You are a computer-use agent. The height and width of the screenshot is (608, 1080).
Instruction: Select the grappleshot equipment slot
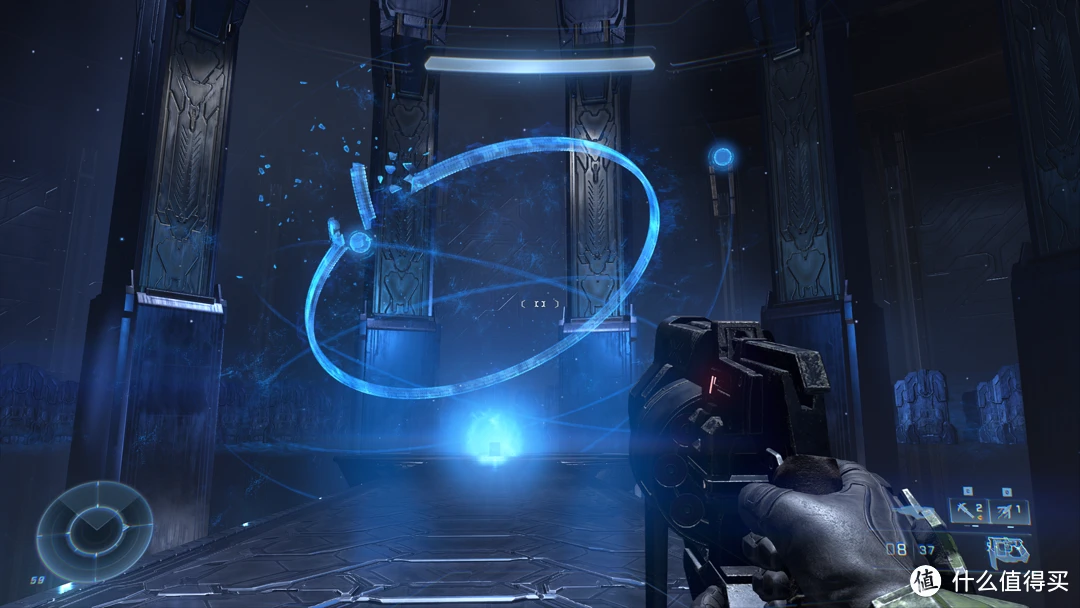click(967, 511)
